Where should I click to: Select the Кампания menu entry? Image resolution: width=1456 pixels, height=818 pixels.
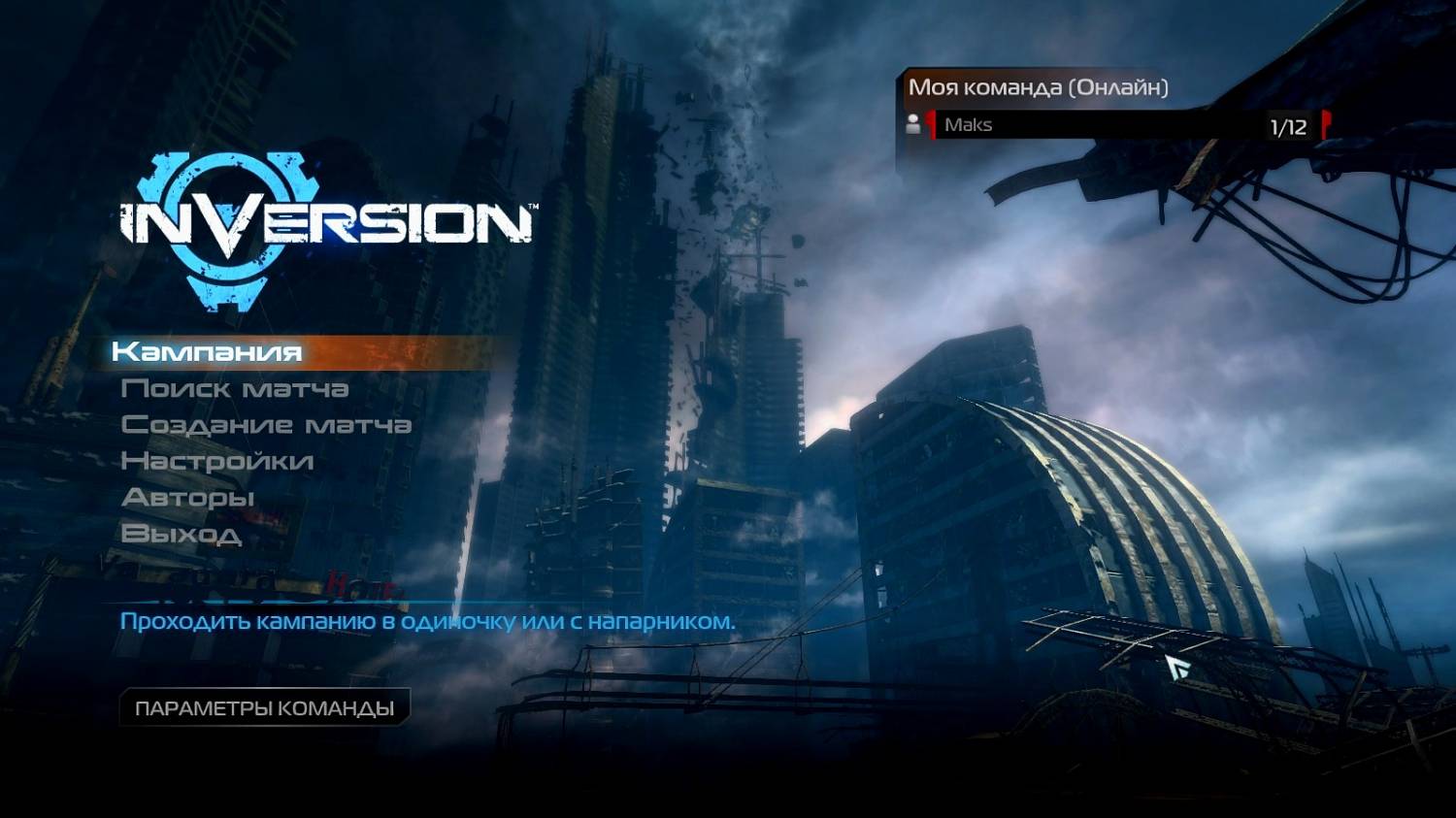point(207,351)
